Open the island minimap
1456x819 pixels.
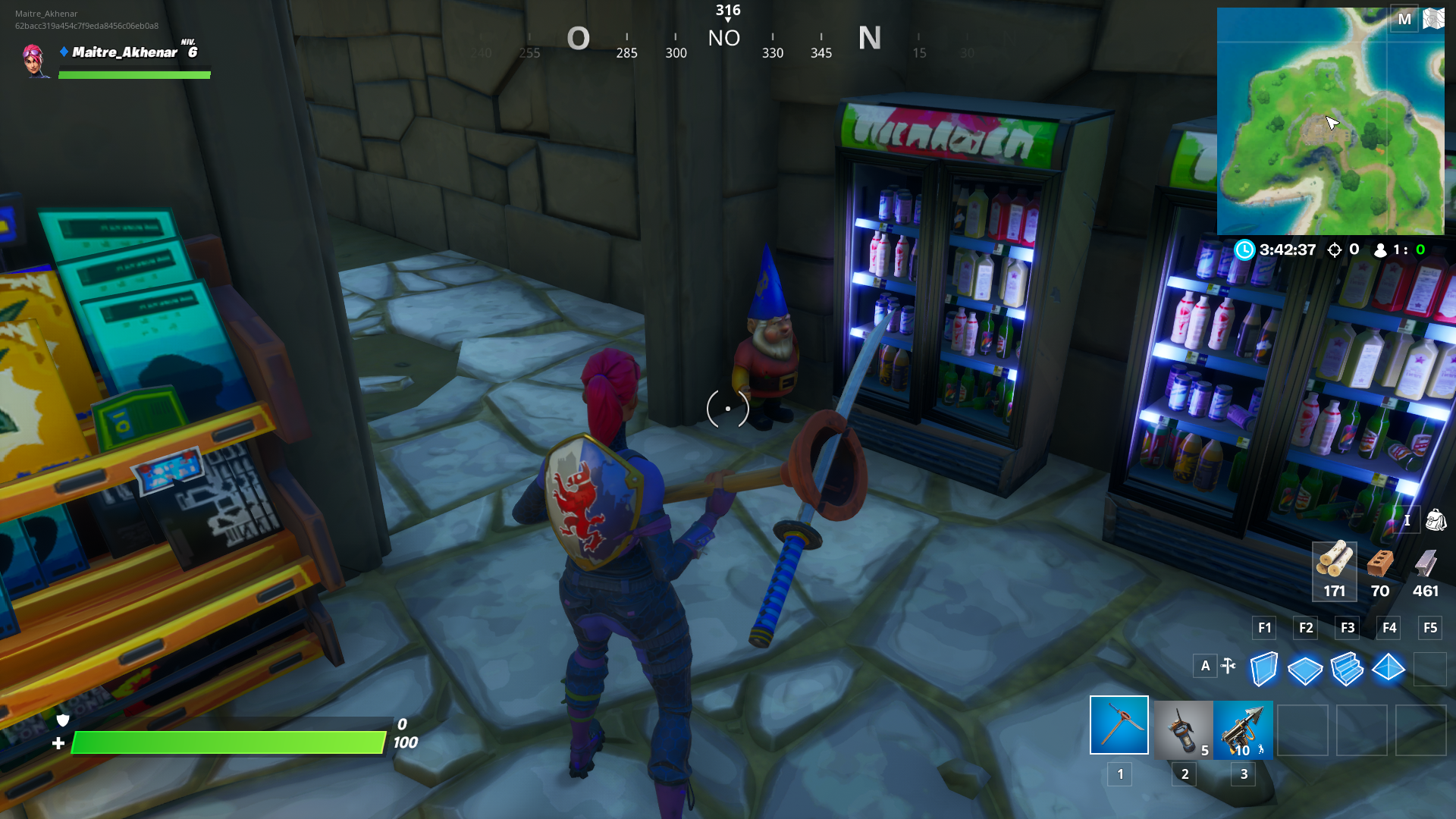click(x=1330, y=121)
